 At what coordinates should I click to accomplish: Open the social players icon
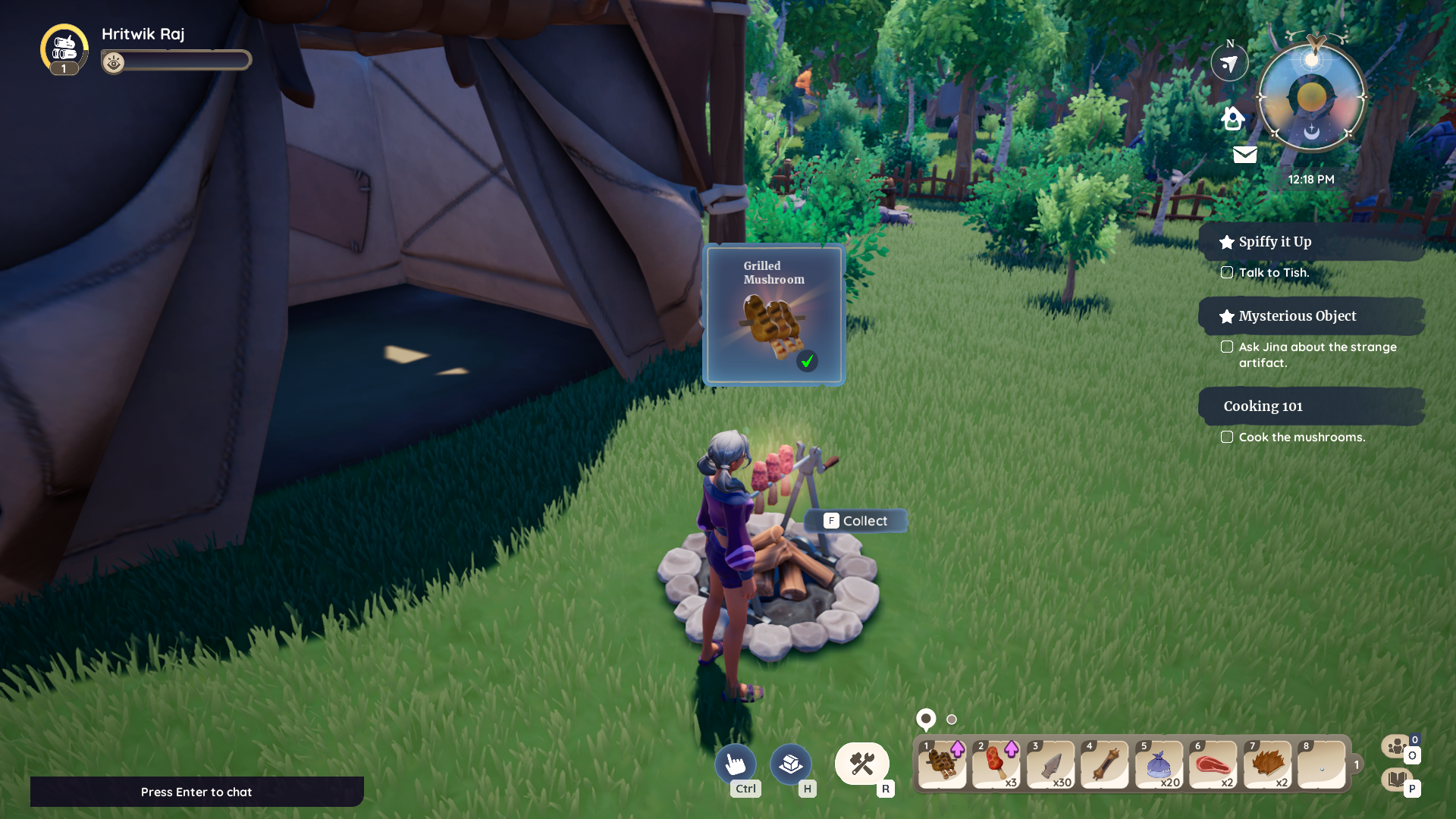click(x=1396, y=747)
